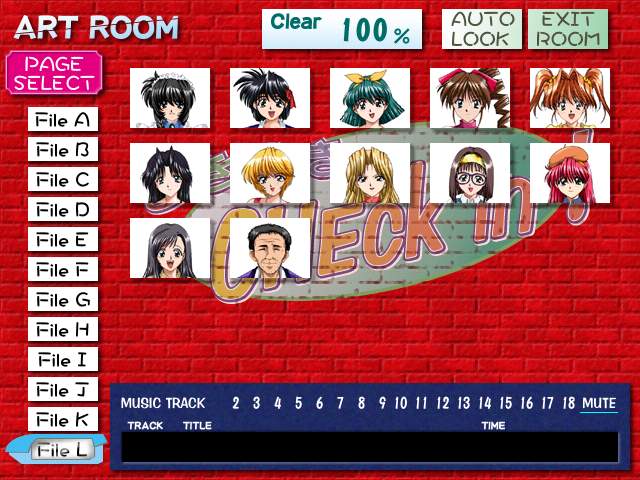
Task: Choose File G entry
Action: [63, 300]
